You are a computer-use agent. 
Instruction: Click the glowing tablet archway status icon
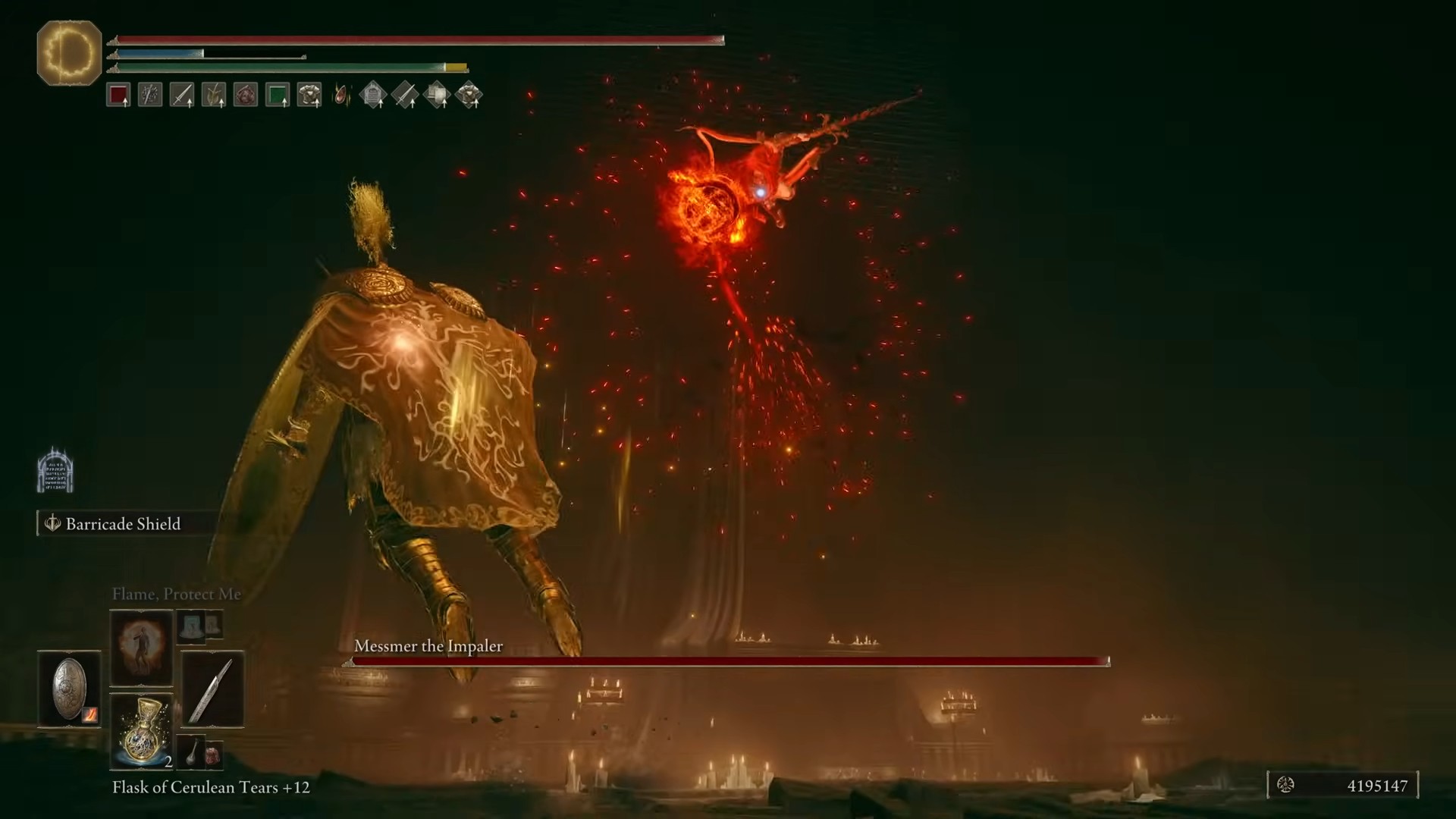[x=55, y=470]
